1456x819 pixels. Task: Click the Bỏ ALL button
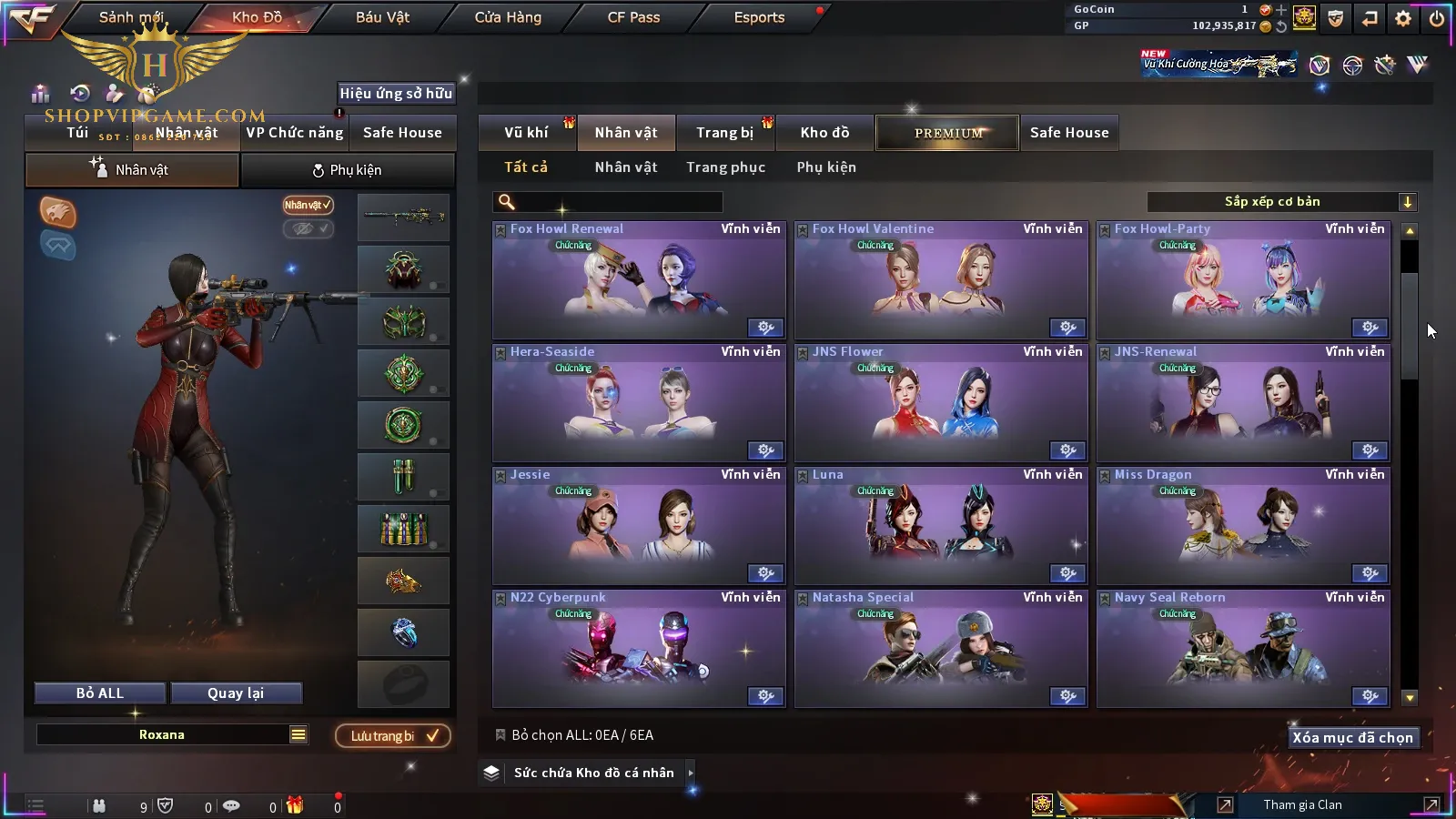pyautogui.click(x=100, y=693)
